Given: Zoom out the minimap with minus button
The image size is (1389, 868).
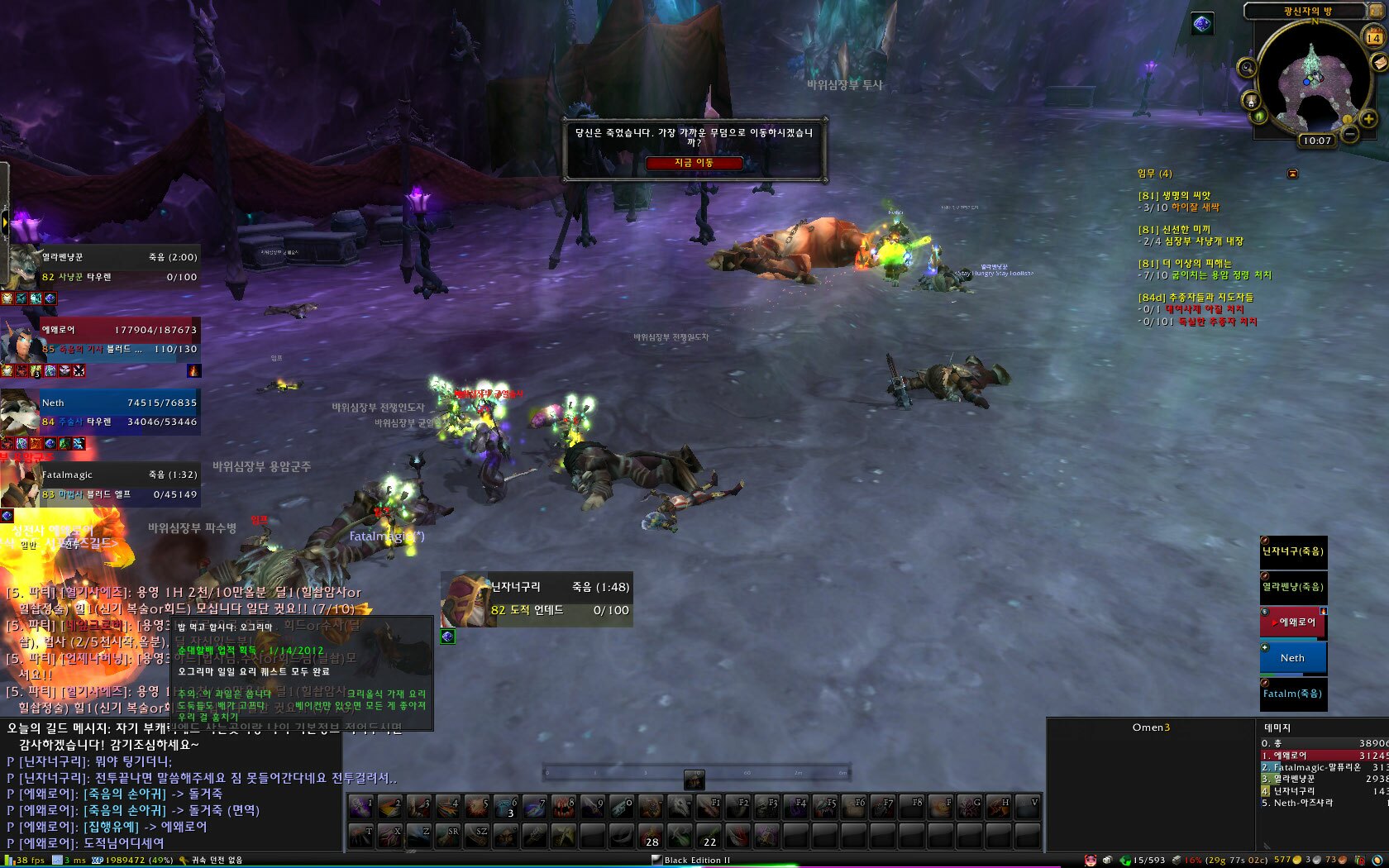Looking at the screenshot, I should (1349, 133).
